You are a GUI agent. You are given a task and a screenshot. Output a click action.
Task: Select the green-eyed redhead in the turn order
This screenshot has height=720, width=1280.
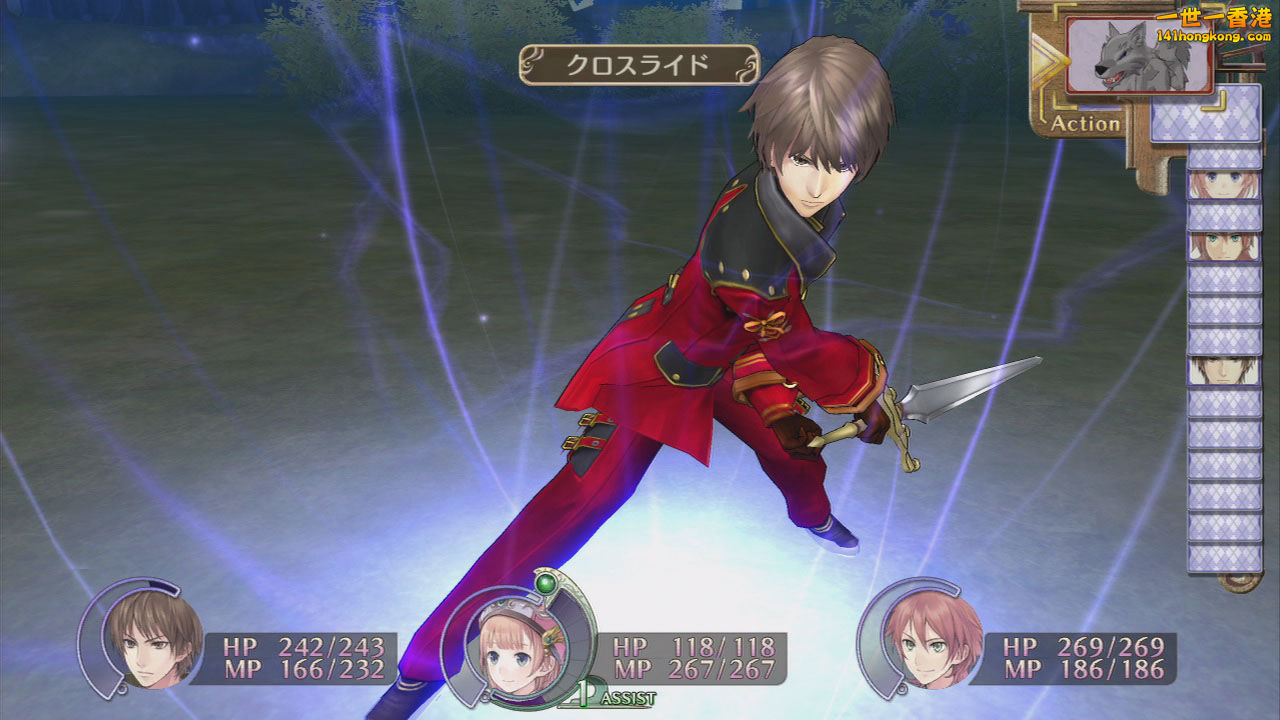pos(1224,247)
